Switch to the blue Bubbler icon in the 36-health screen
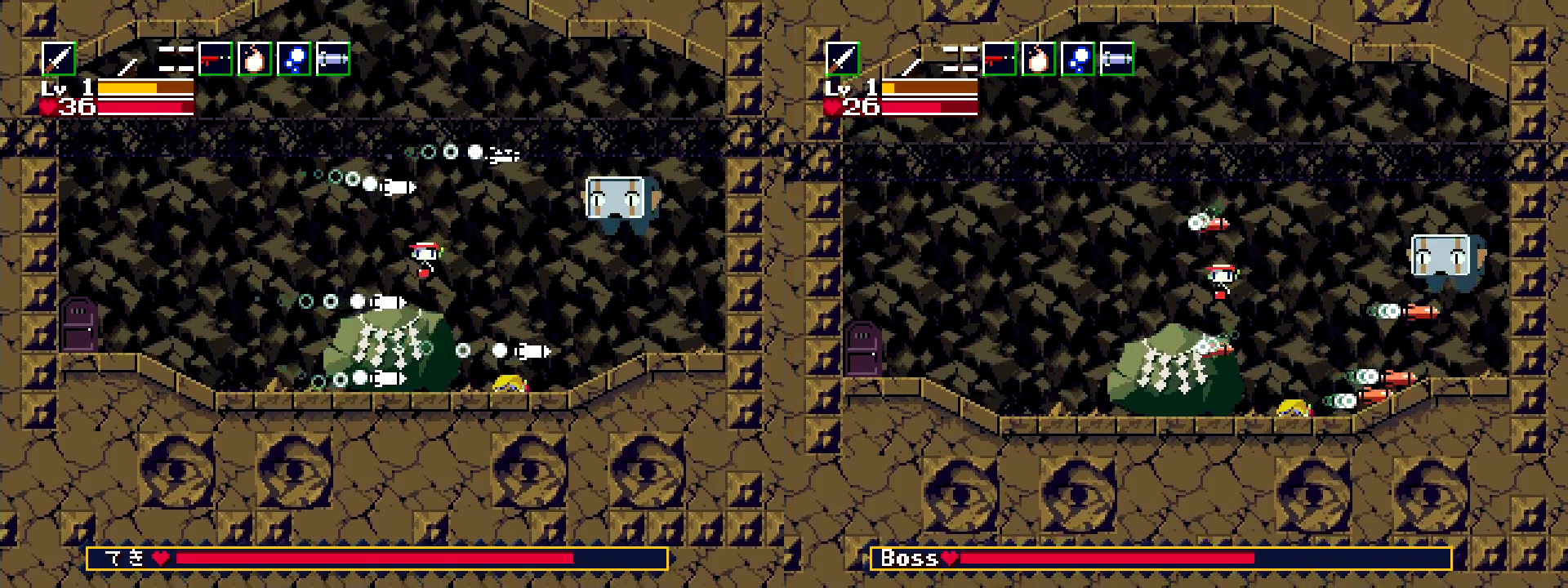Image resolution: width=1568 pixels, height=588 pixels. coord(294,59)
